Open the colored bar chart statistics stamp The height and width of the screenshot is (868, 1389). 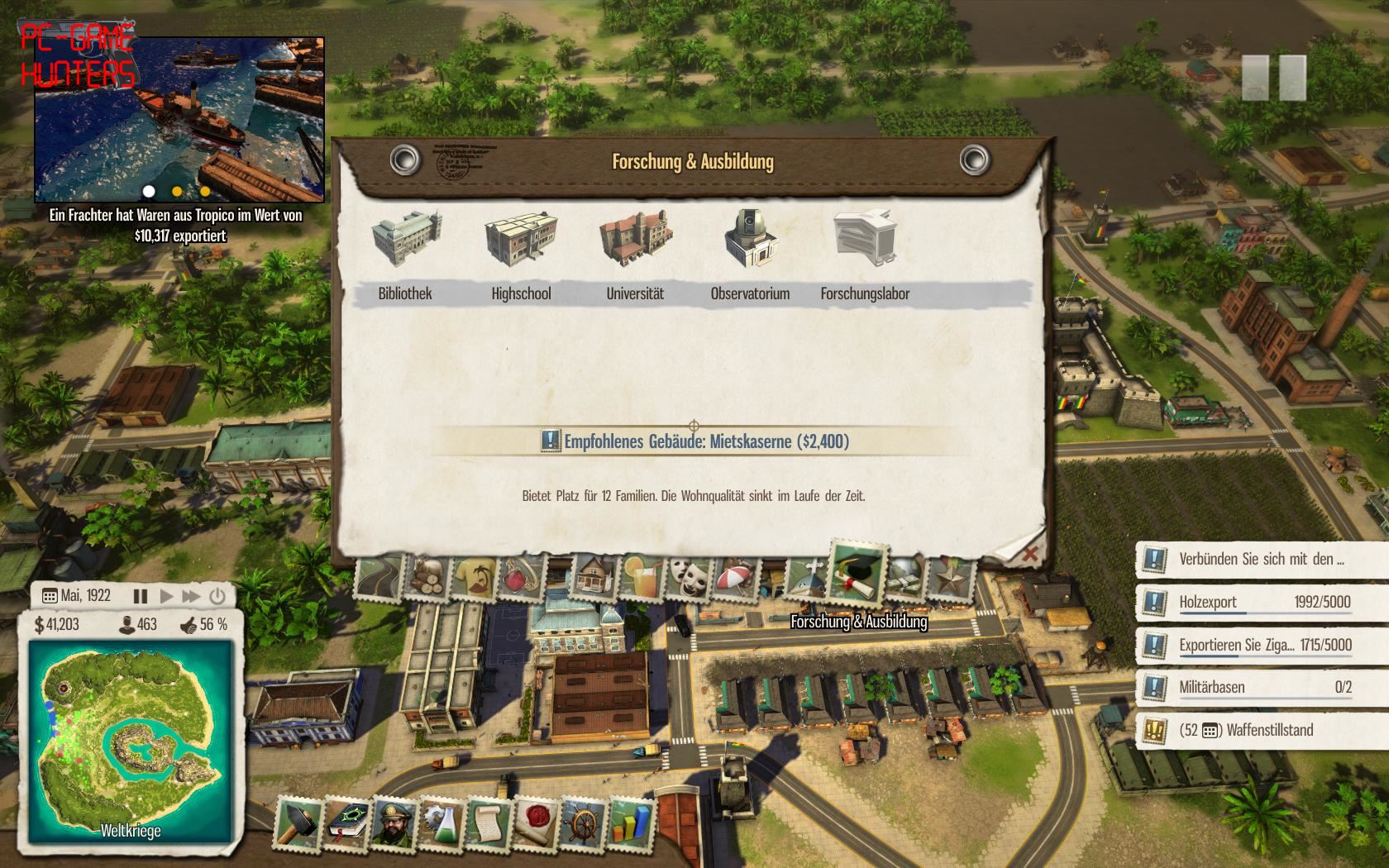[630, 823]
